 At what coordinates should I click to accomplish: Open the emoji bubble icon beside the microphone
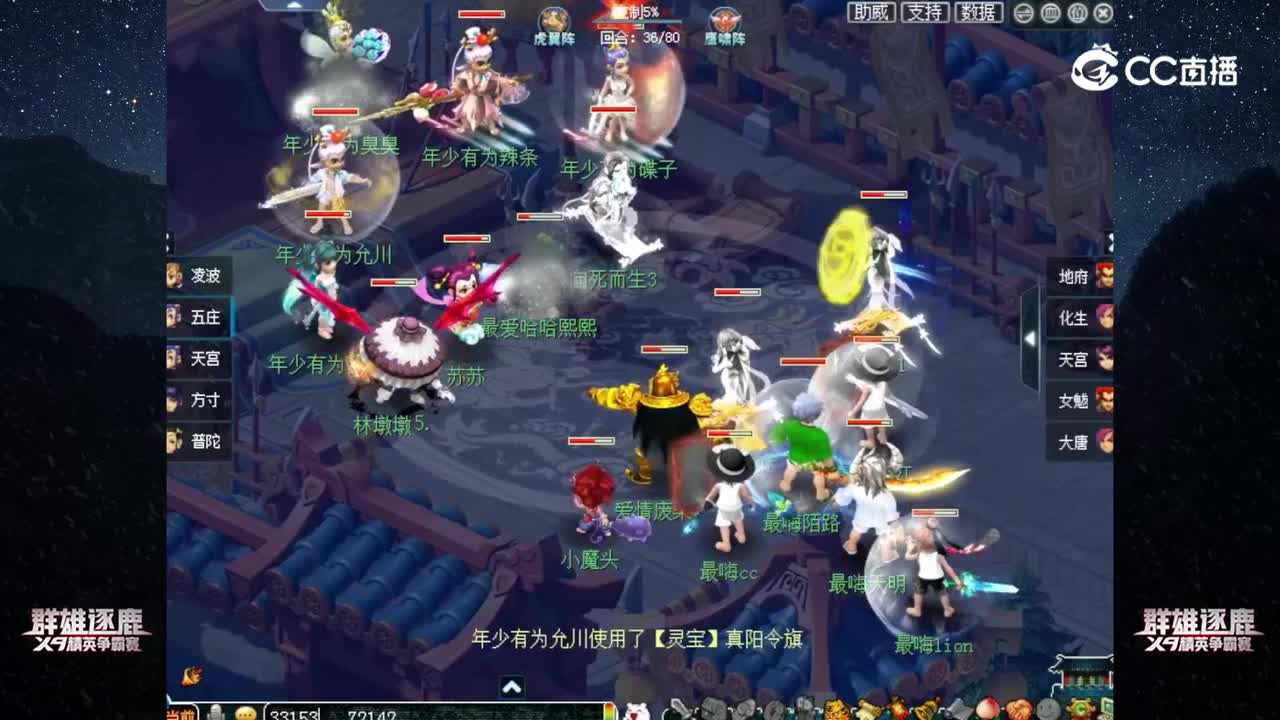click(x=245, y=712)
